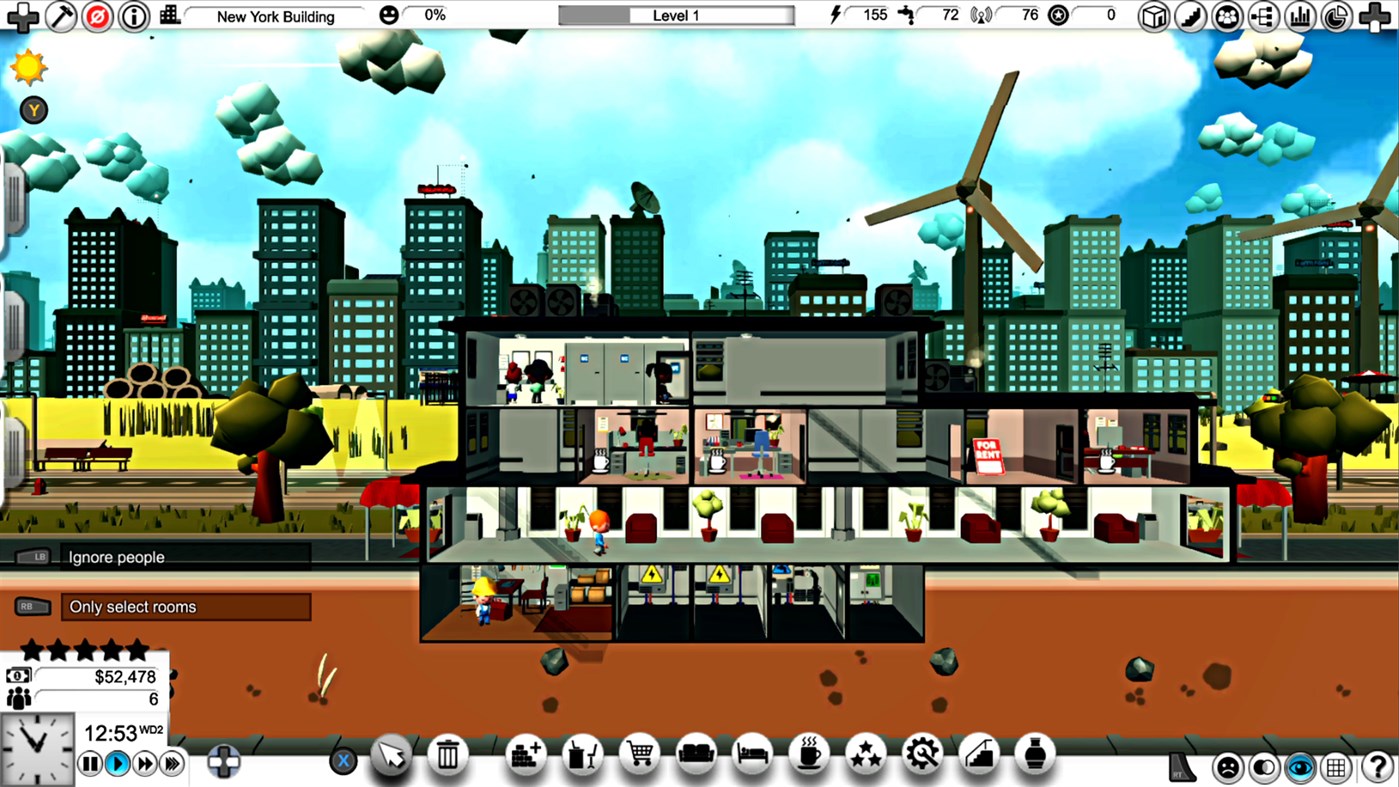View the bar chart statistics panel

(1300, 16)
